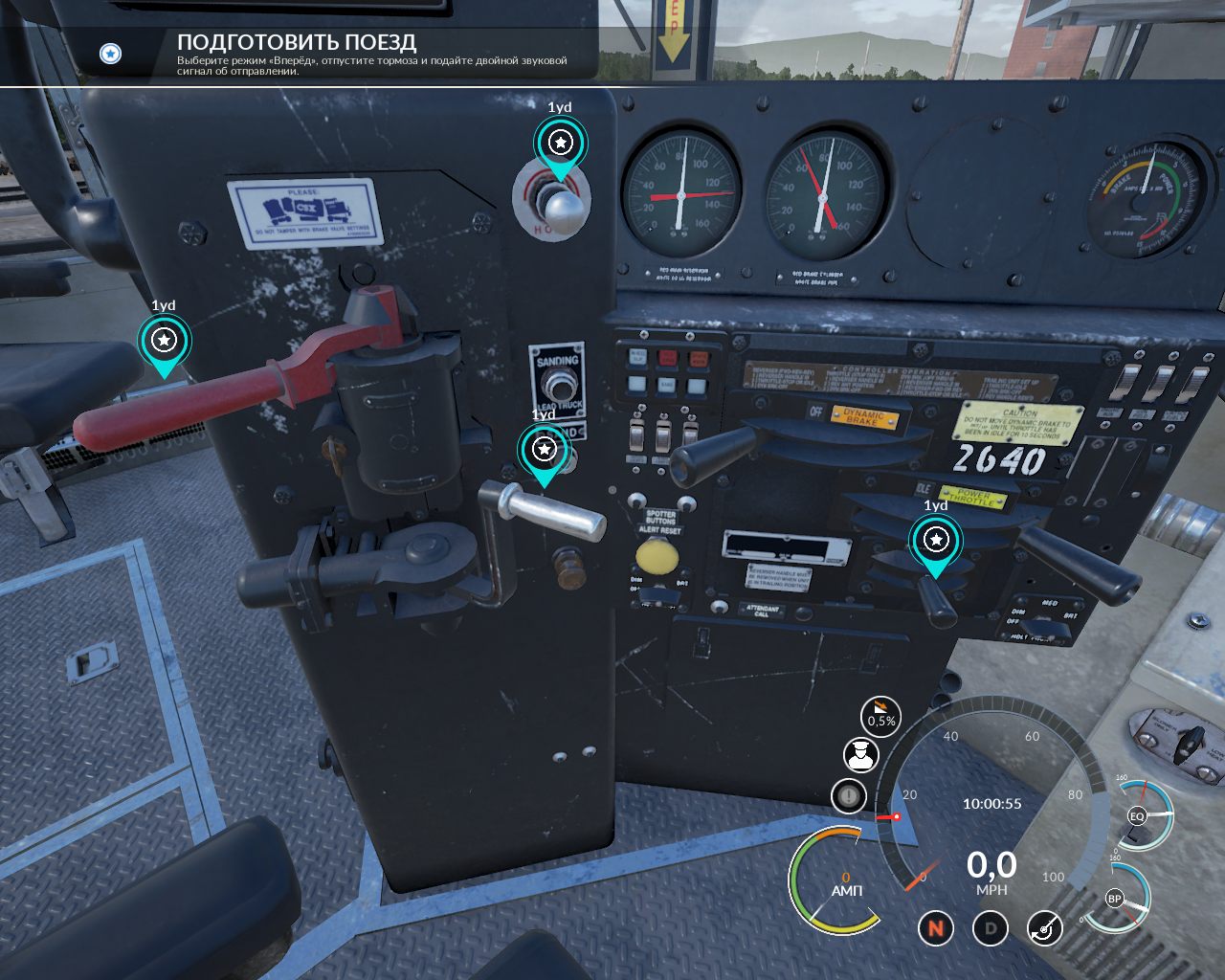Activate the objective marker below the Sanding button

[x=544, y=449]
